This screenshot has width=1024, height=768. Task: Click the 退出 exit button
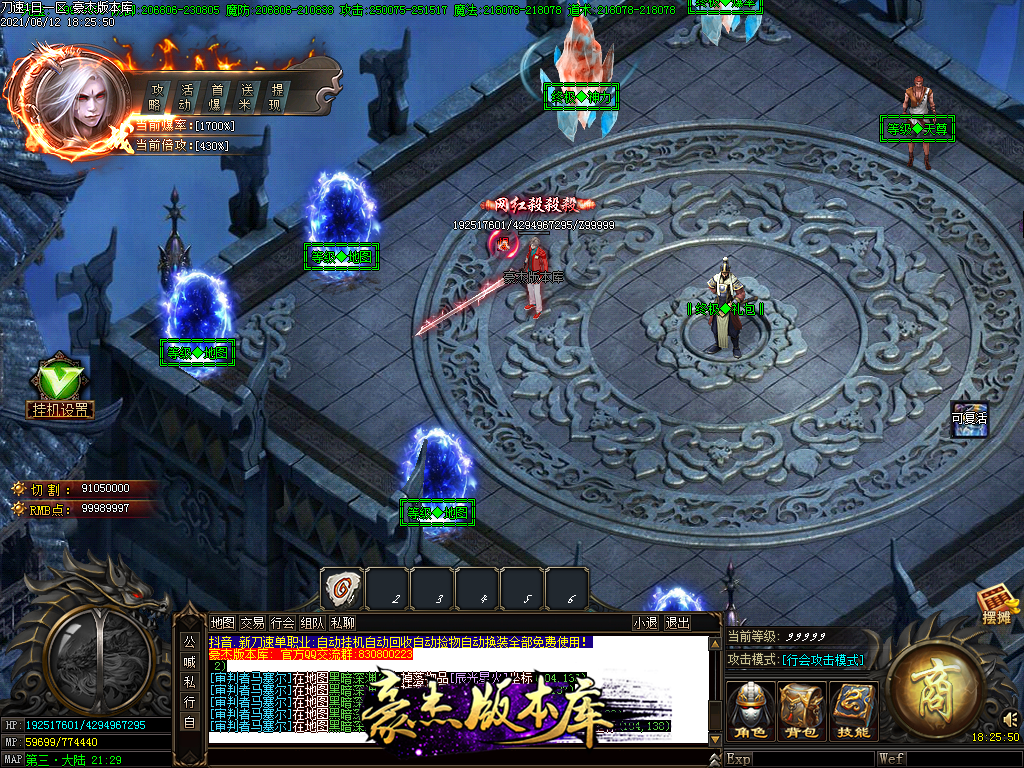[678, 622]
